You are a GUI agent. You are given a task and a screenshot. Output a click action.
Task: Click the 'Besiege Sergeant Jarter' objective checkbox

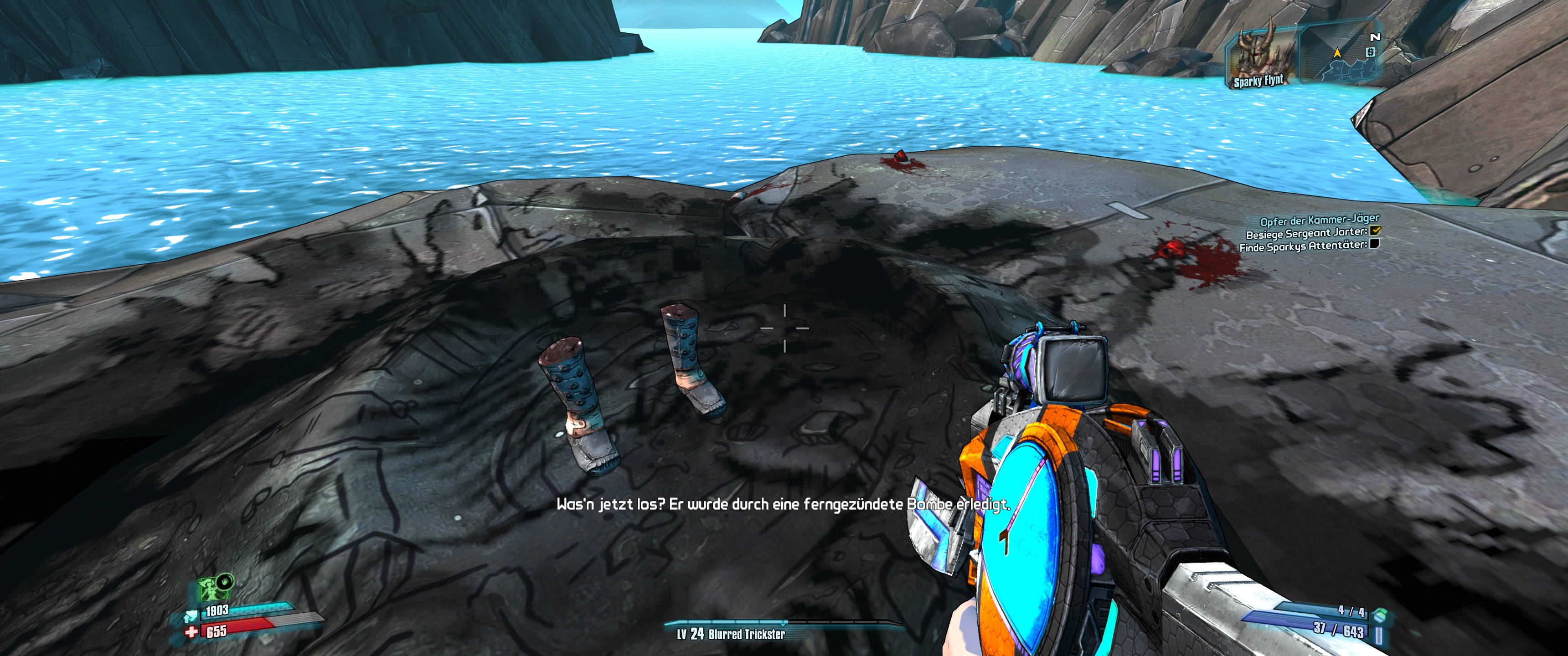[1375, 231]
